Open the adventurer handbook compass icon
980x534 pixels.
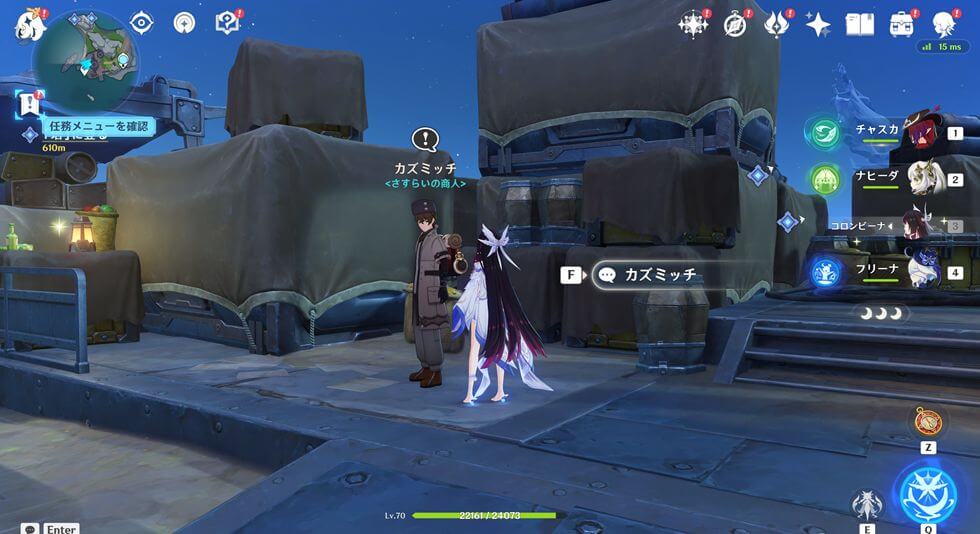[x=735, y=24]
